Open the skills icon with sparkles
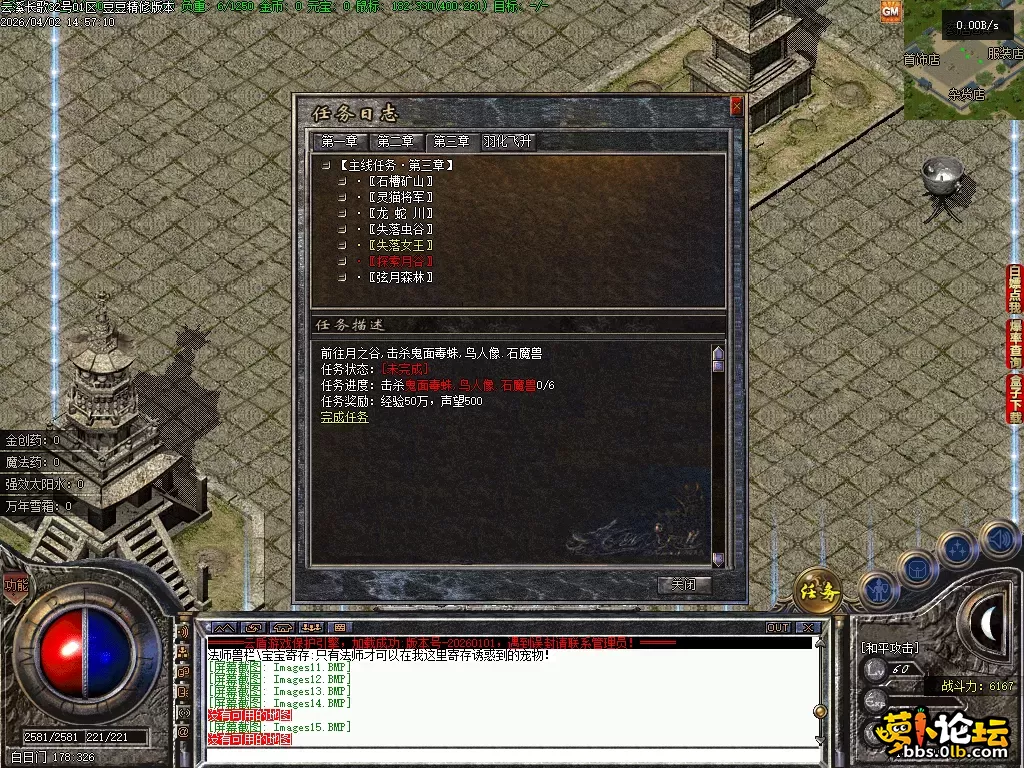Image resolution: width=1024 pixels, height=768 pixels. click(958, 549)
